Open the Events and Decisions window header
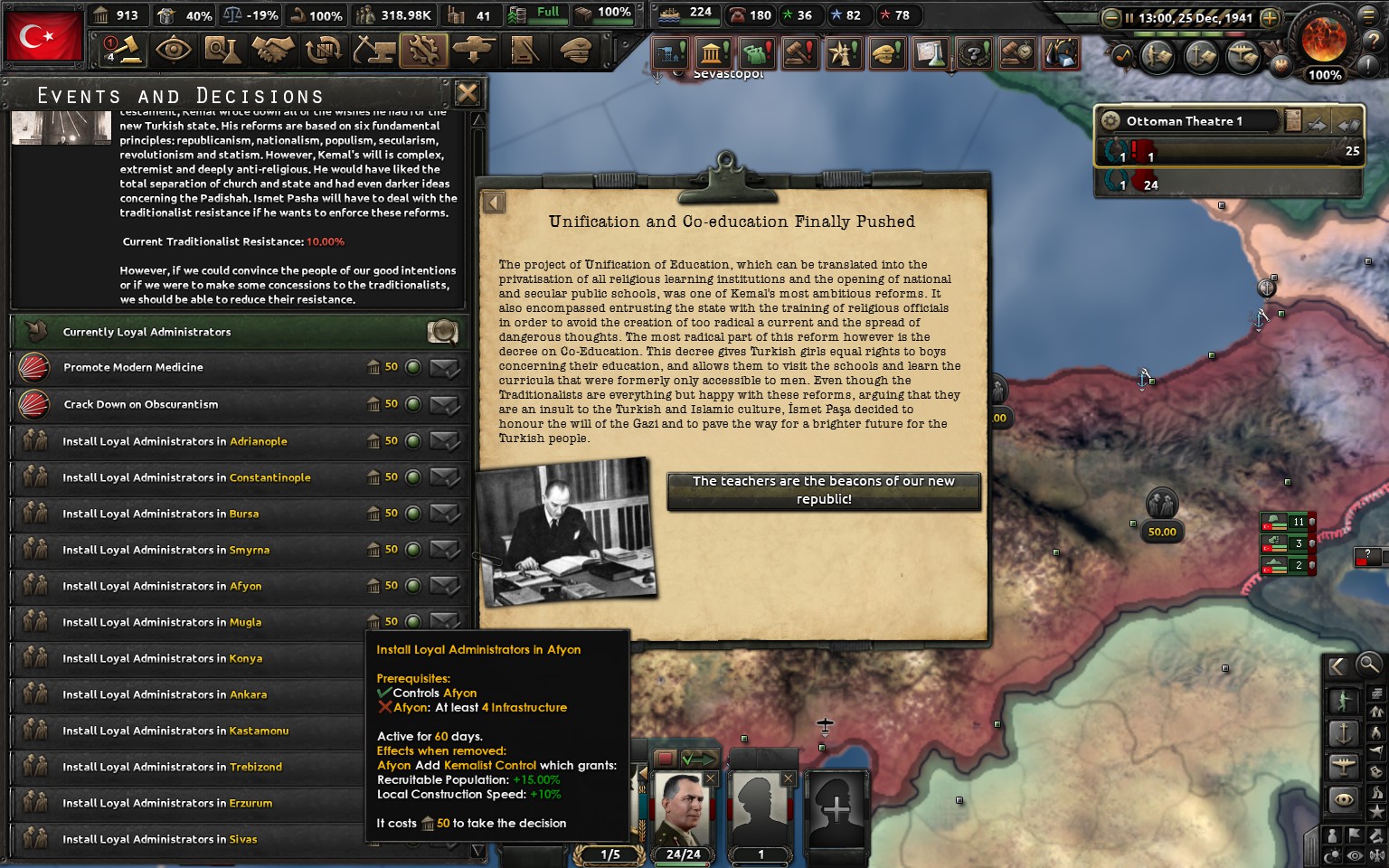 (x=179, y=95)
